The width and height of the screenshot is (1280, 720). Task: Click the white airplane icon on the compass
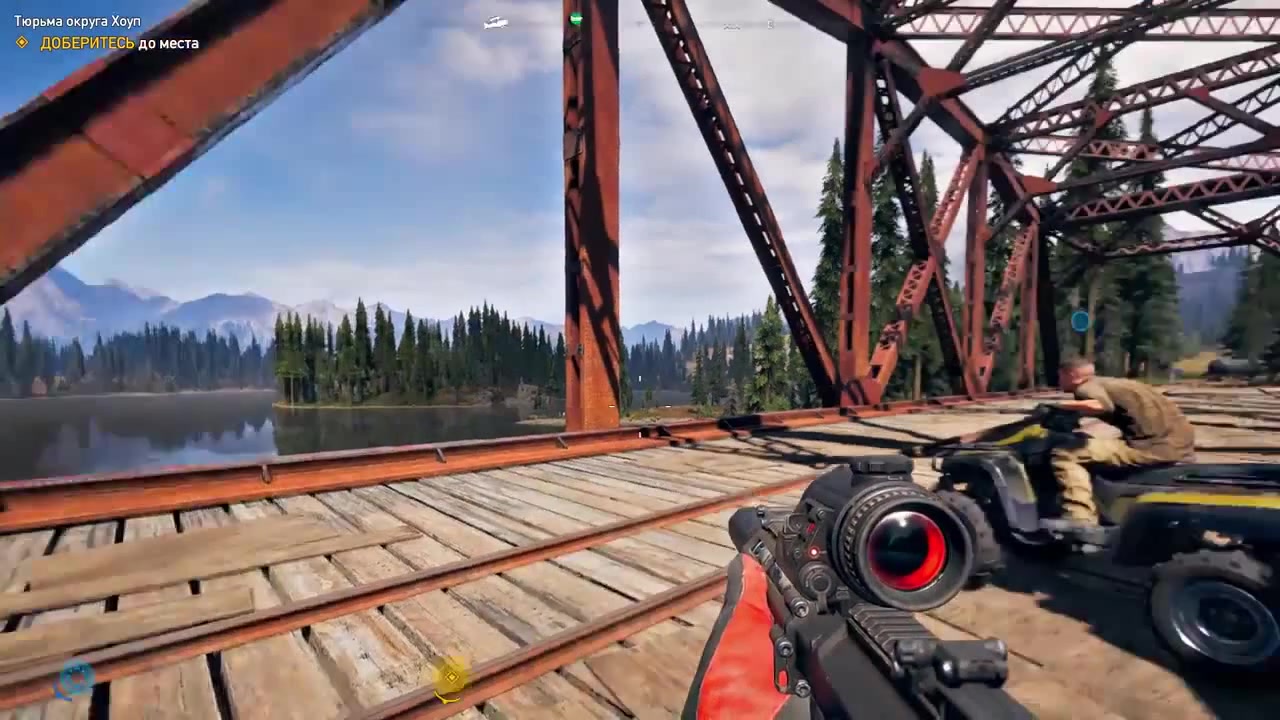(495, 22)
